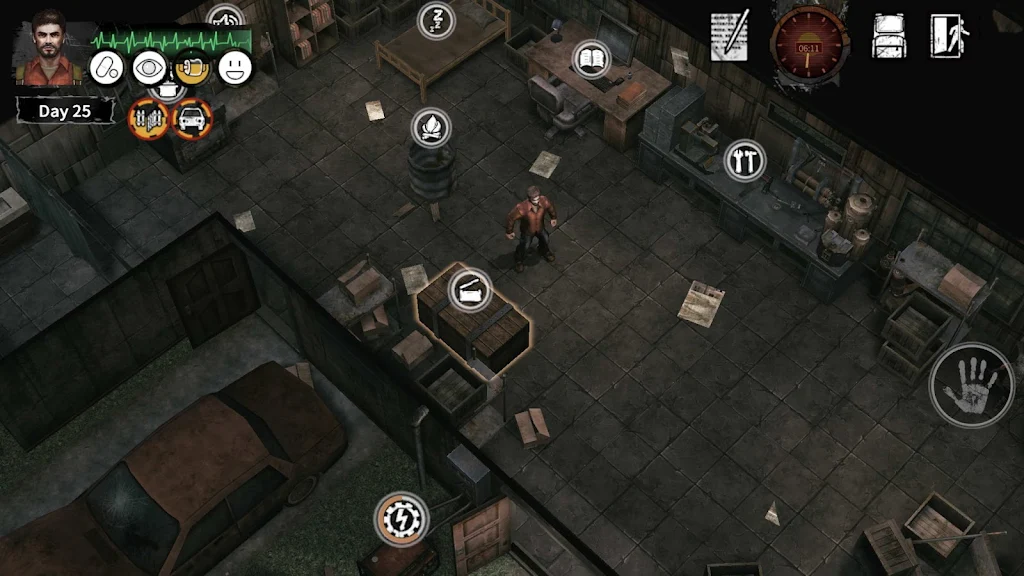Open the storage chest marker
The width and height of the screenshot is (1024, 576).
469,290
